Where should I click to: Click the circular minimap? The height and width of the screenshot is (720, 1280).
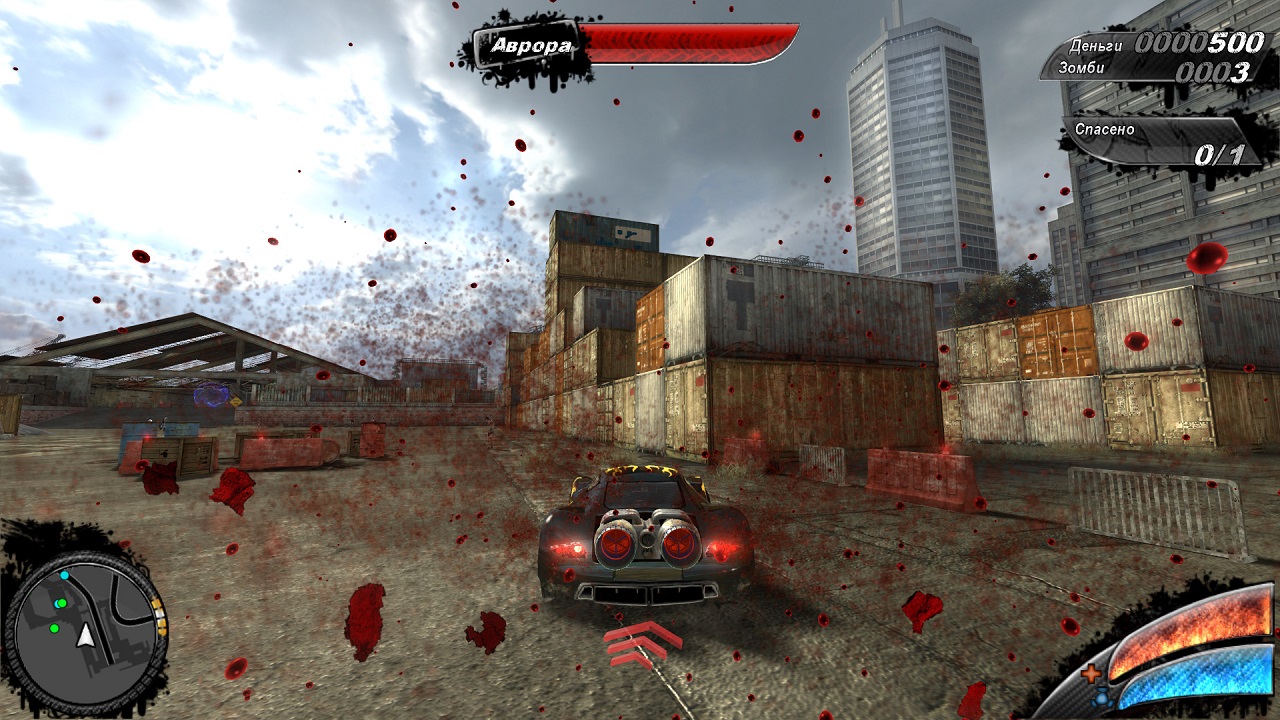pos(86,632)
